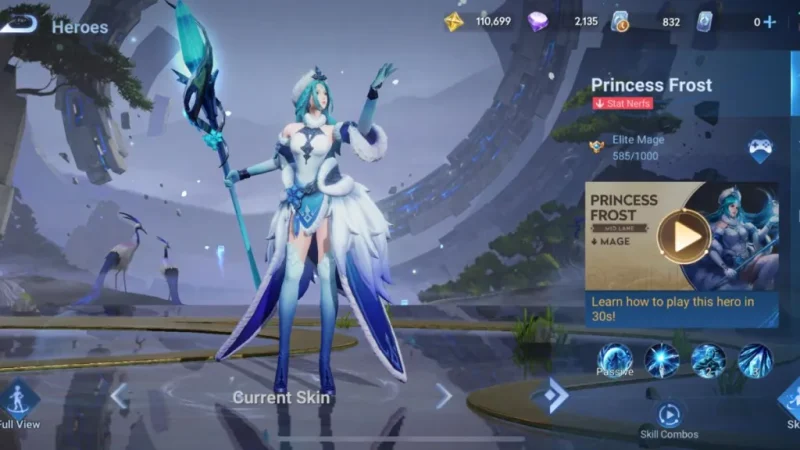The image size is (800, 450).
Task: Show the next skin with the right arrow
Action: [443, 396]
